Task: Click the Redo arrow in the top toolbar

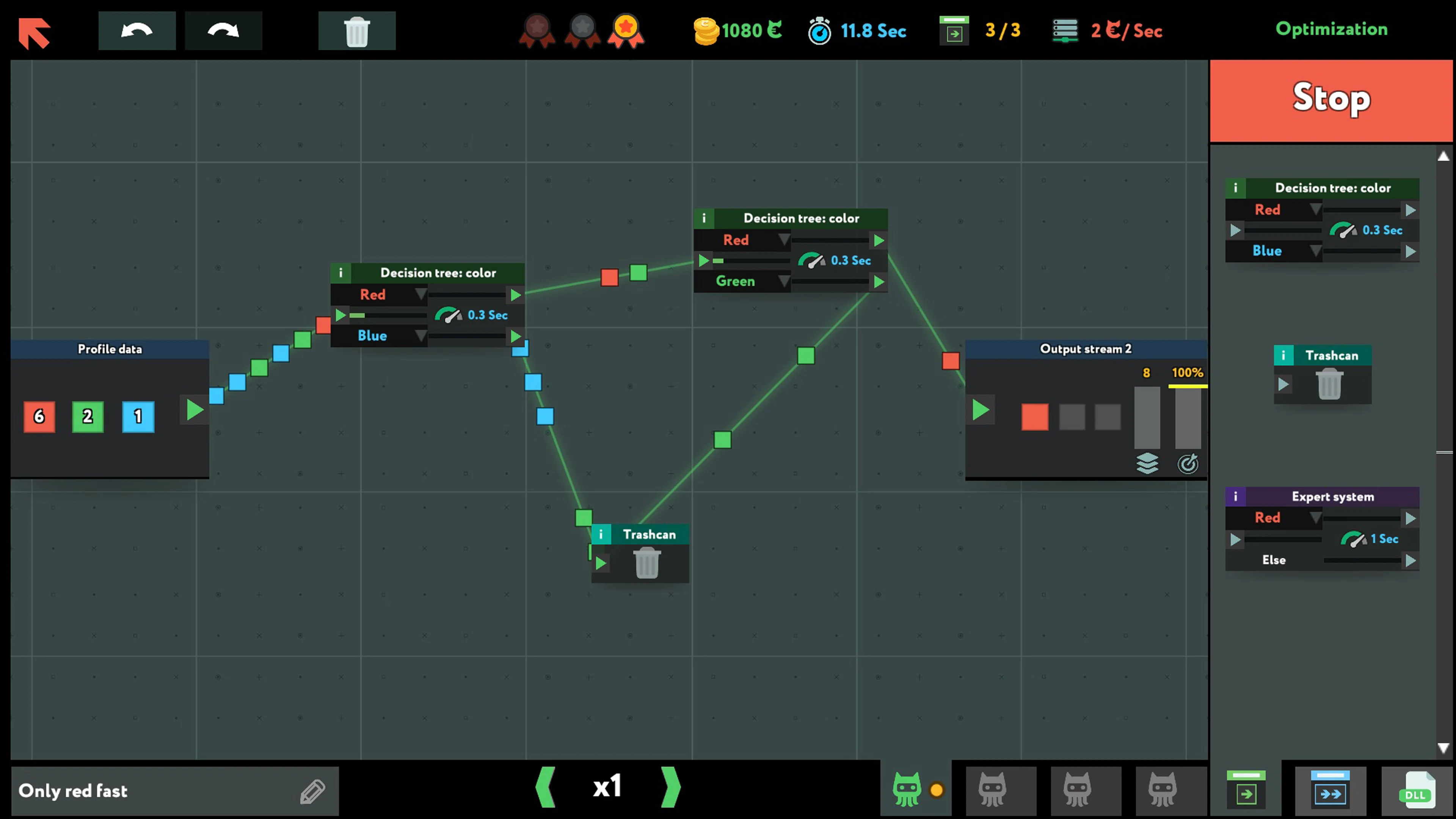Action: pyautogui.click(x=223, y=30)
